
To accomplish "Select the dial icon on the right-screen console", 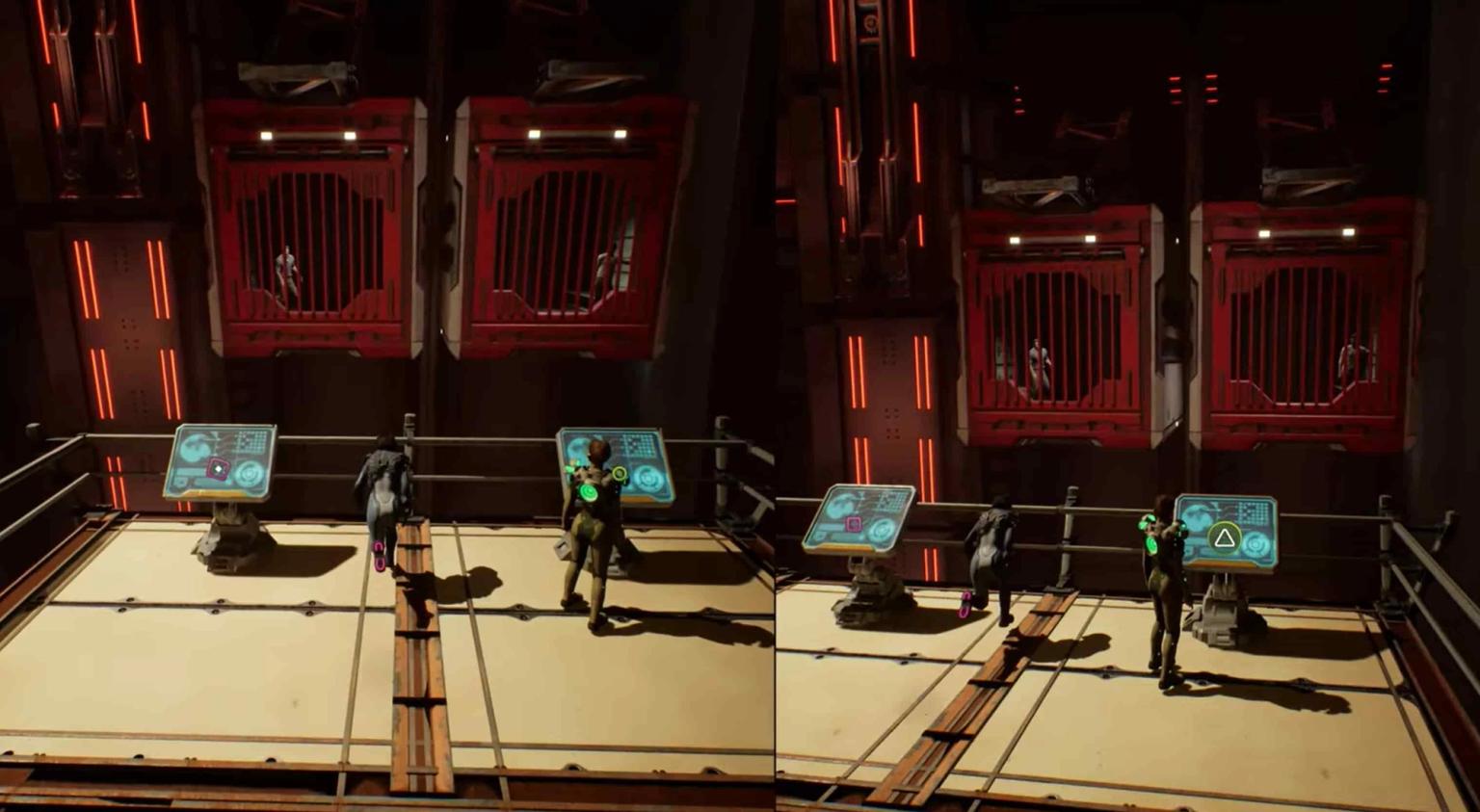I will point(1255,543).
